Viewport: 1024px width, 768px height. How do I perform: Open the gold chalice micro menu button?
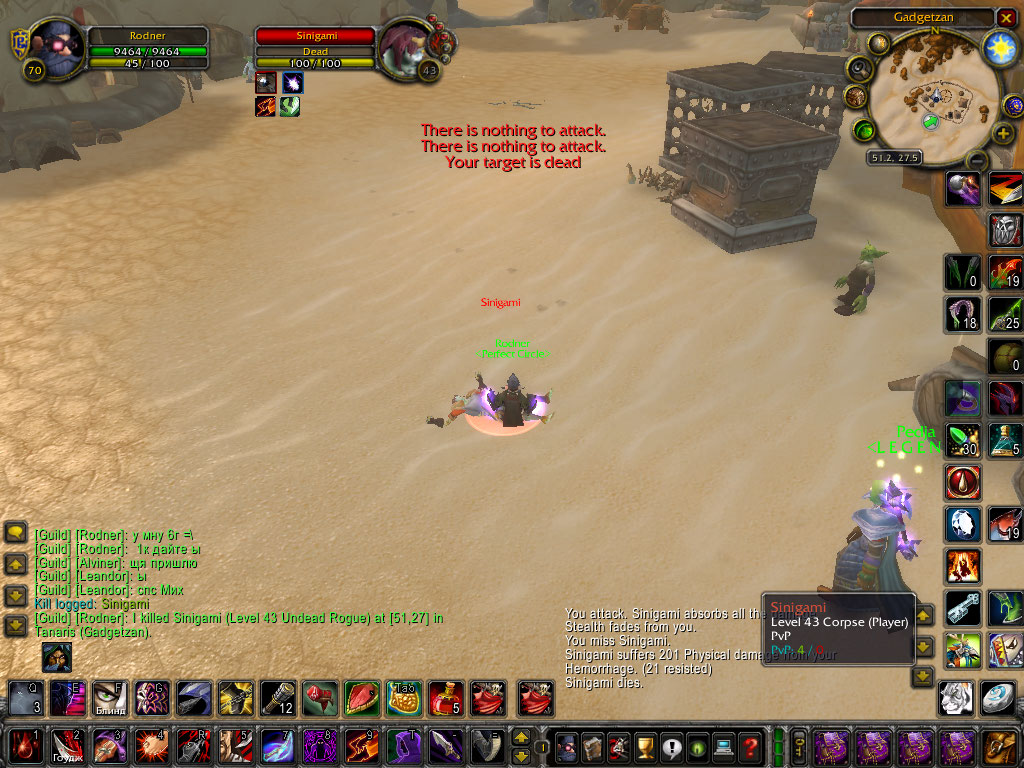coord(646,746)
